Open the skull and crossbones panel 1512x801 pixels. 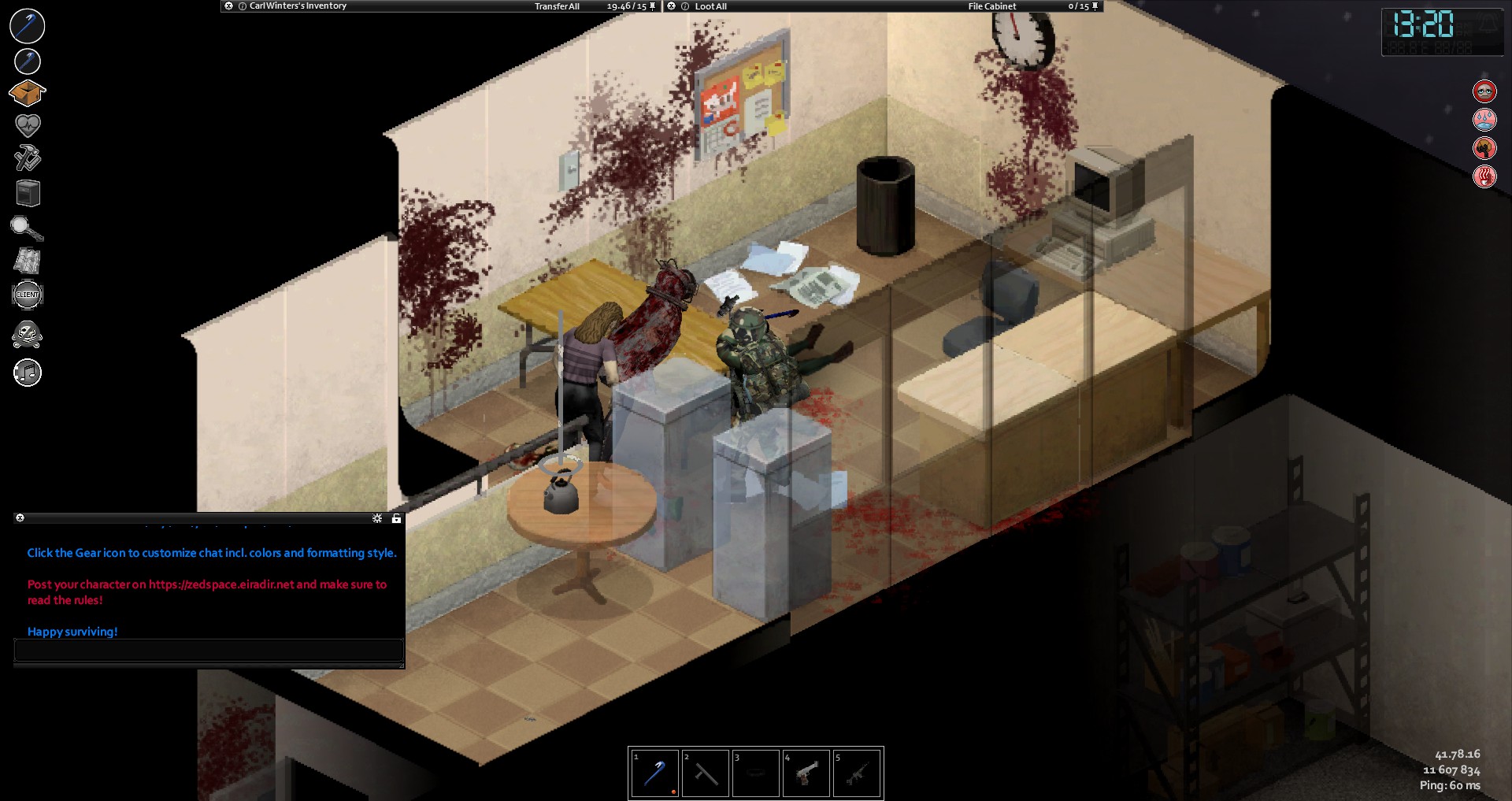pyautogui.click(x=28, y=335)
